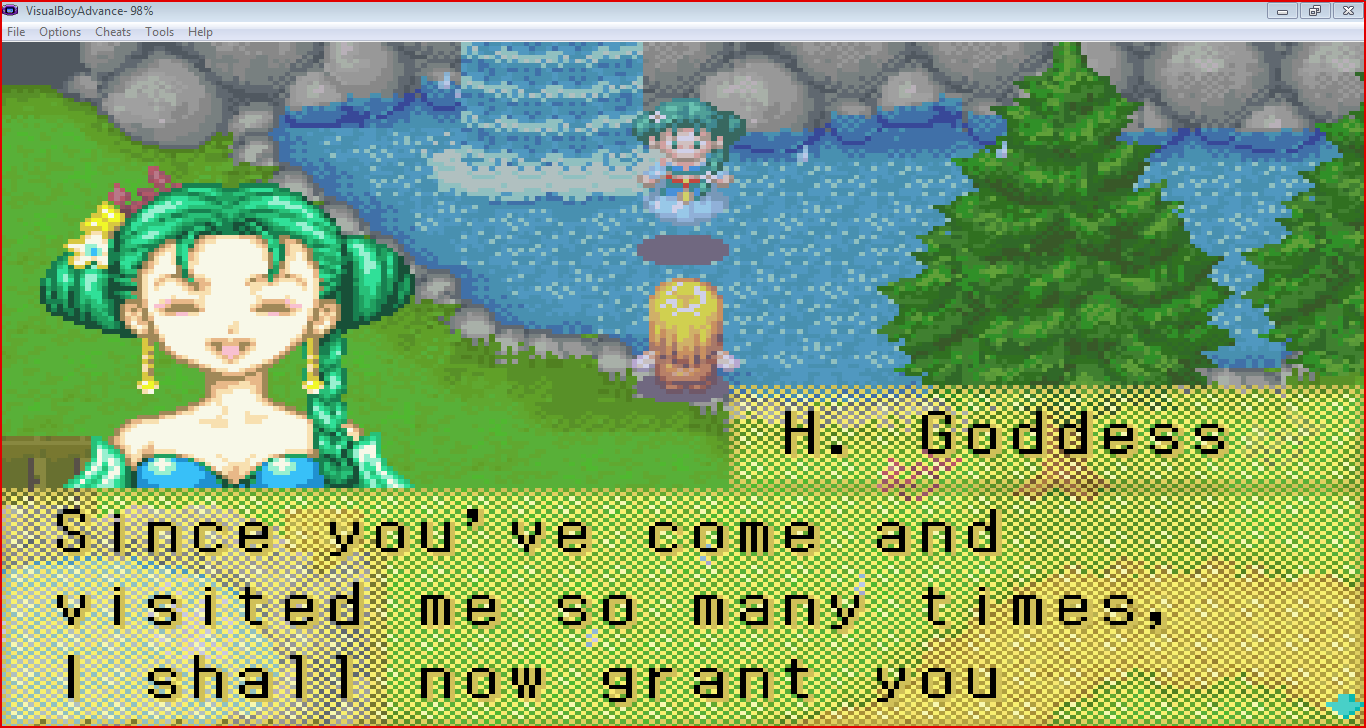The image size is (1366, 728).
Task: Click the title bar reading VisualBoyAdvance- 98%
Action: 90,11
